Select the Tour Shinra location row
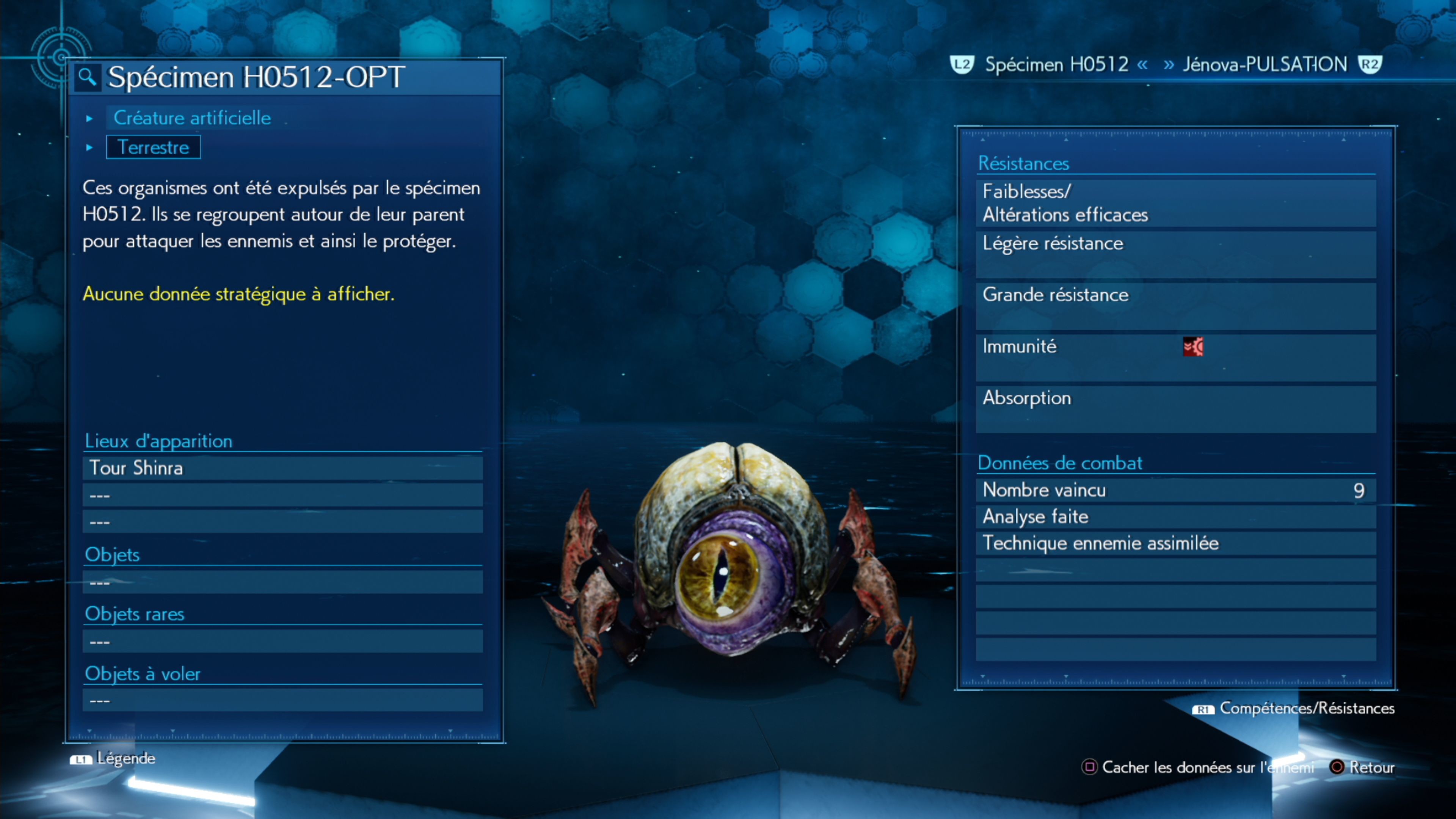Viewport: 1456px width, 819px height. pyautogui.click(x=282, y=468)
